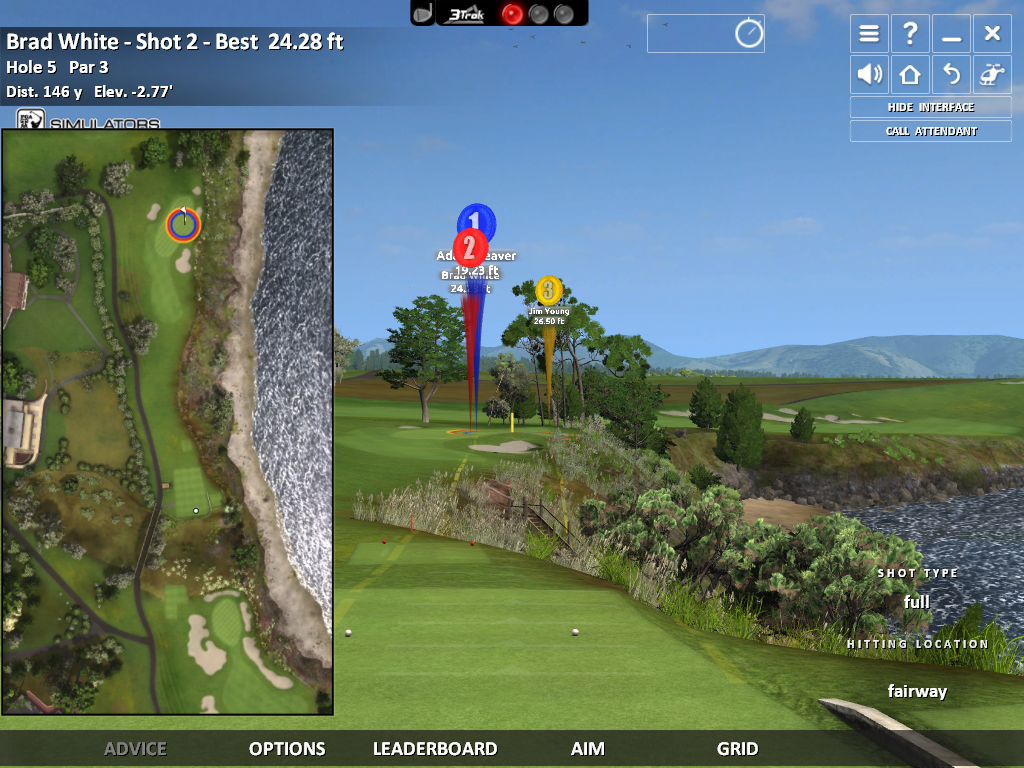Open the Options menu
Image resolution: width=1024 pixels, height=768 pixels.
pos(287,748)
